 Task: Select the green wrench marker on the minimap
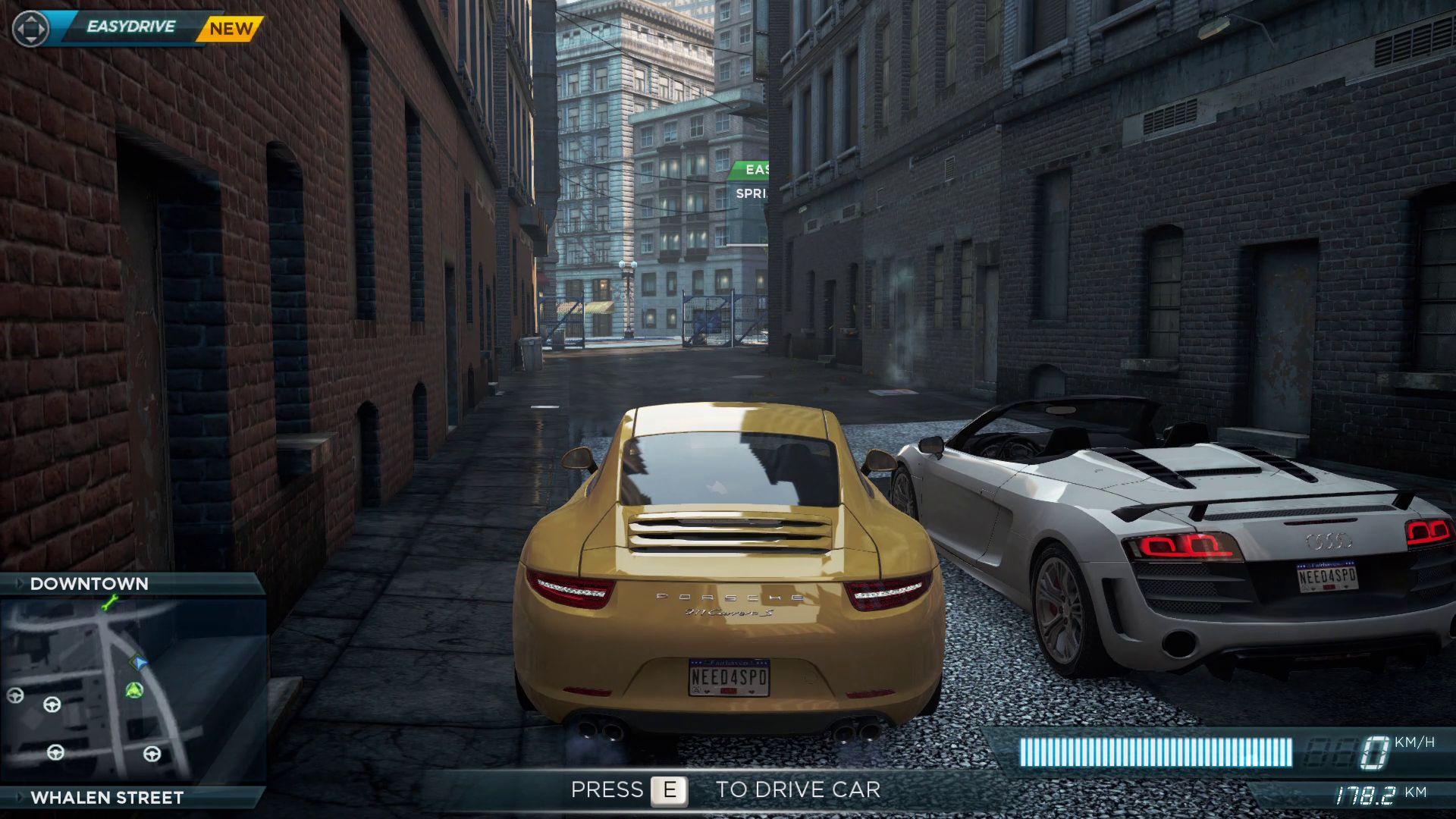[x=110, y=604]
